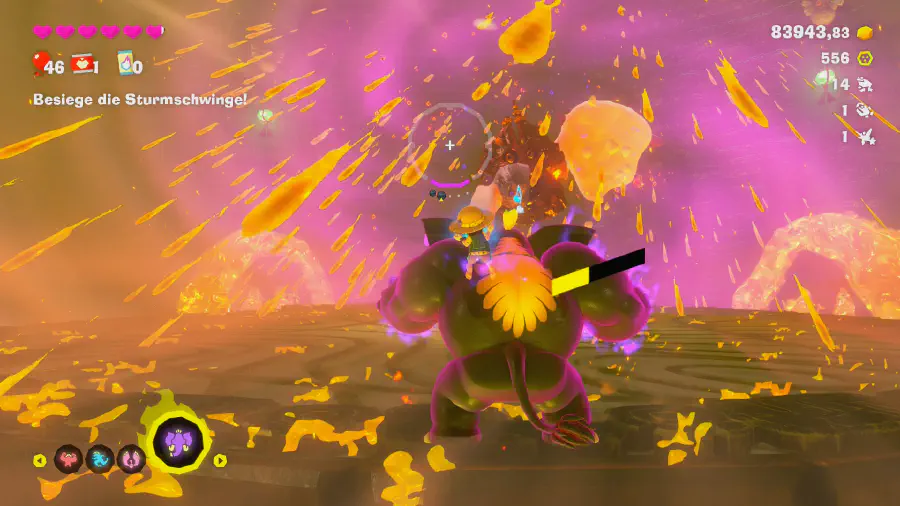Click the yellow hexagon banandium chip icon
This screenshot has width=900, height=506.
pos(865,59)
